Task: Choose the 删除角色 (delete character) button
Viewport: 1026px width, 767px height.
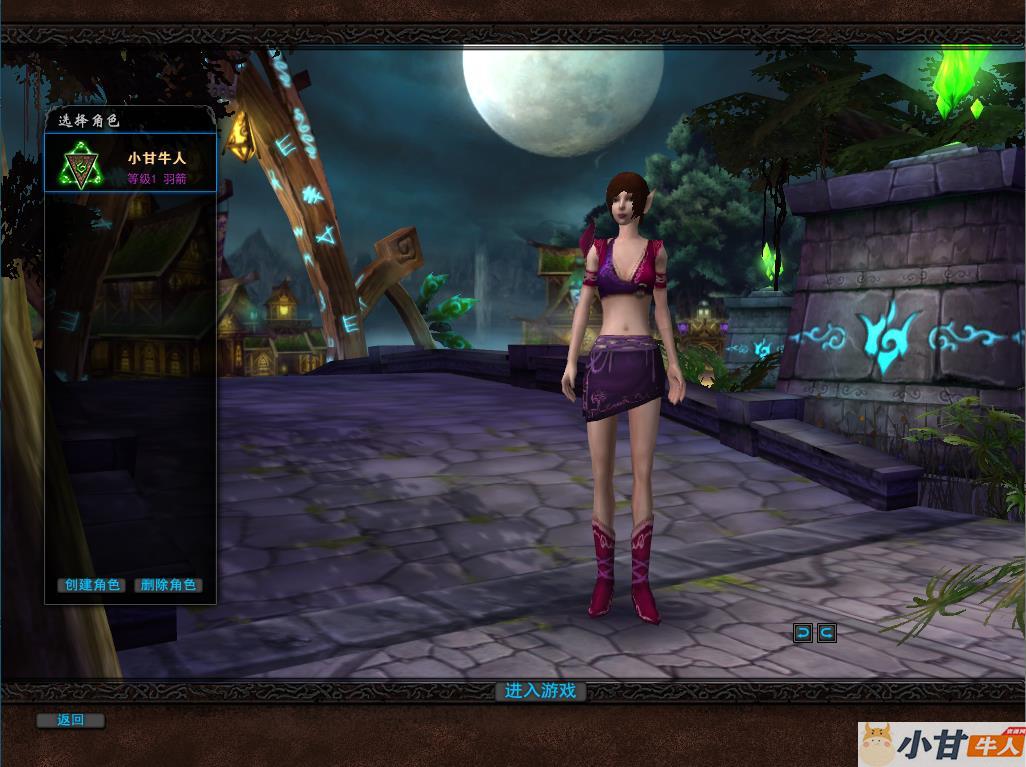Action: (x=168, y=585)
